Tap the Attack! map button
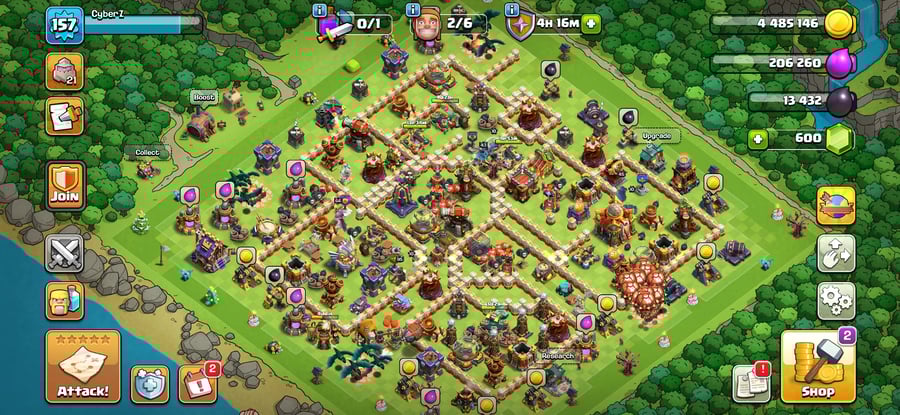Viewport: 900px width, 415px height. point(82,366)
